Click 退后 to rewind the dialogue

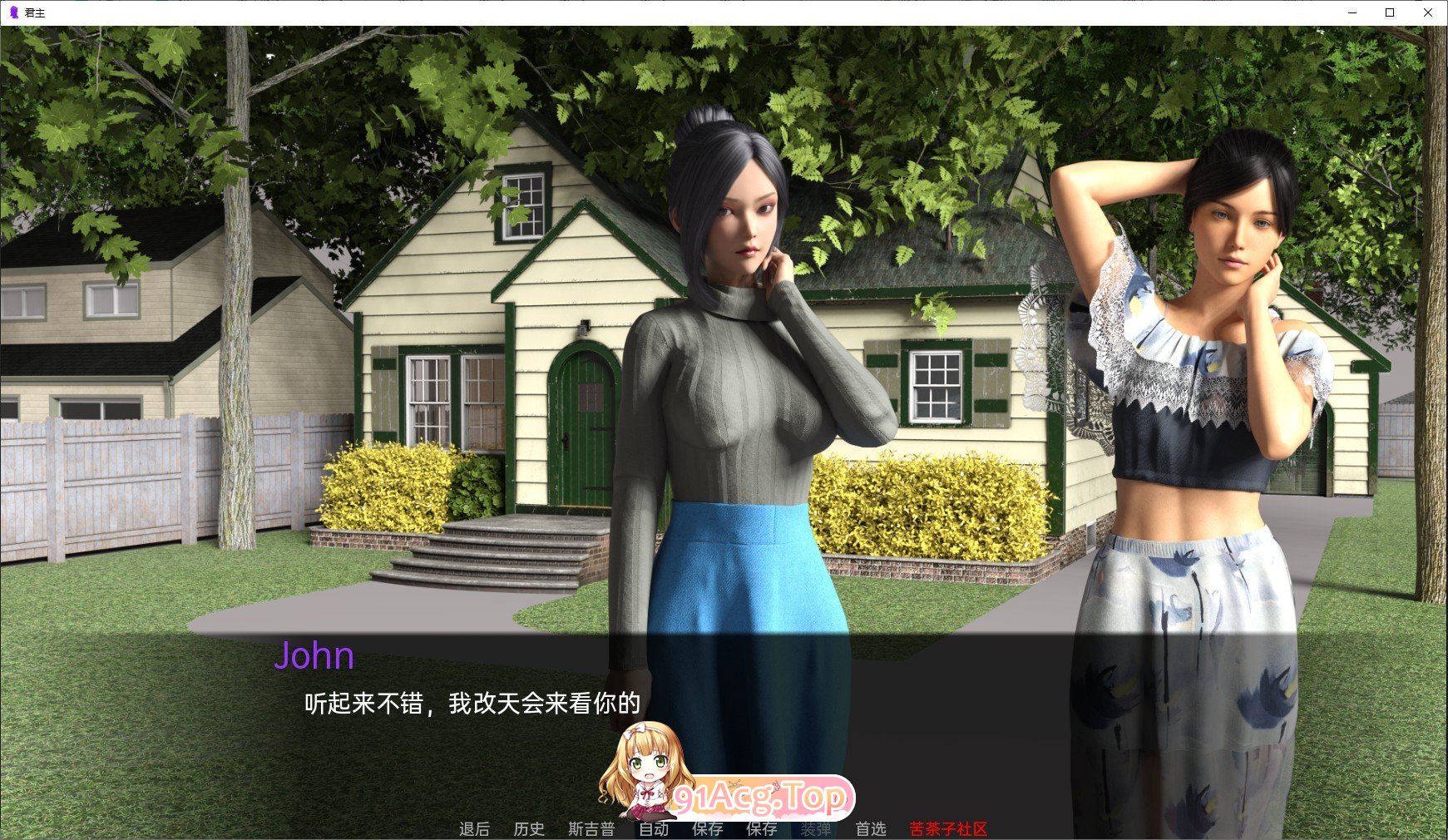pos(474,828)
